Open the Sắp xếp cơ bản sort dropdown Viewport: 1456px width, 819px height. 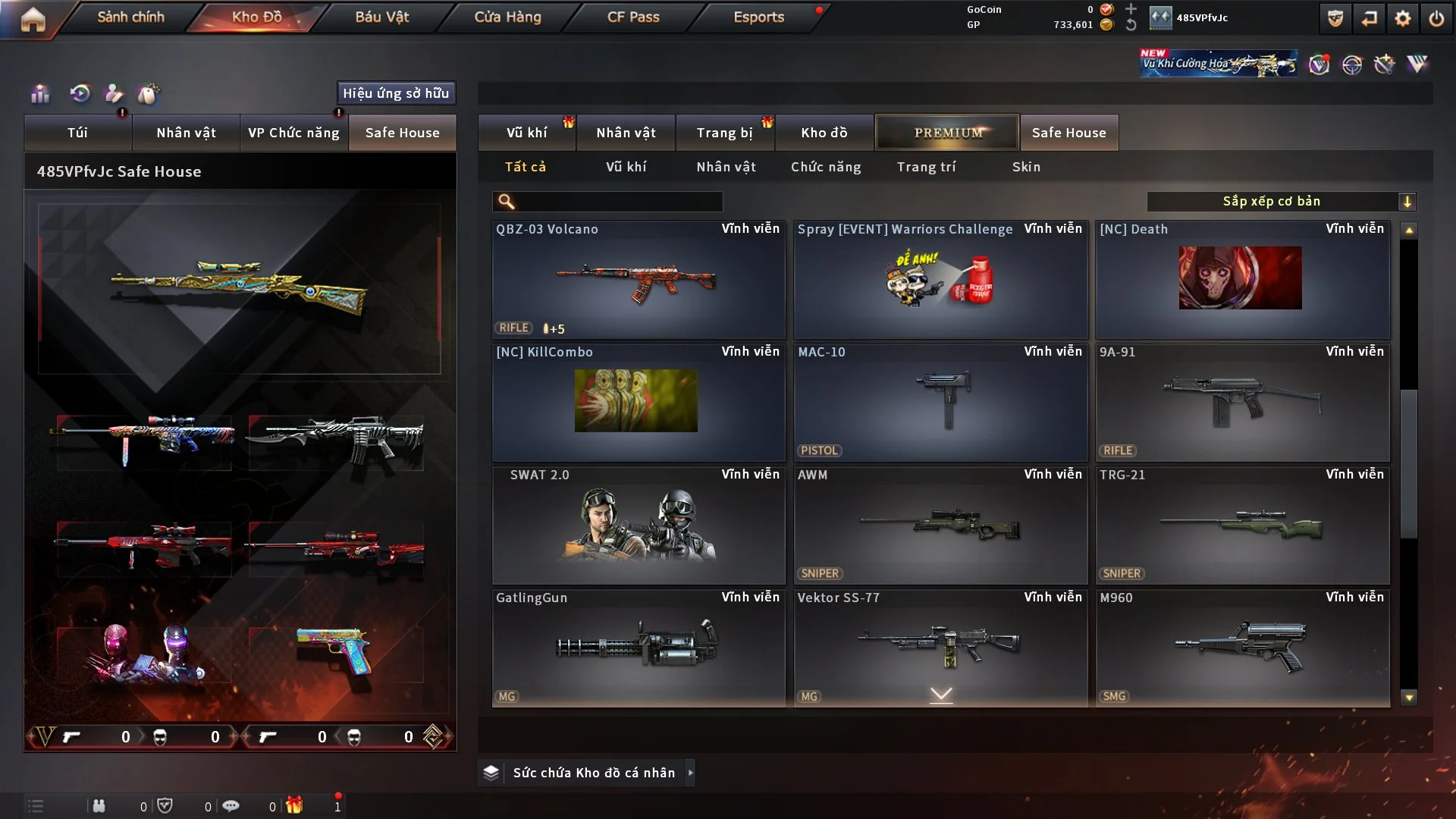[x=1281, y=202]
